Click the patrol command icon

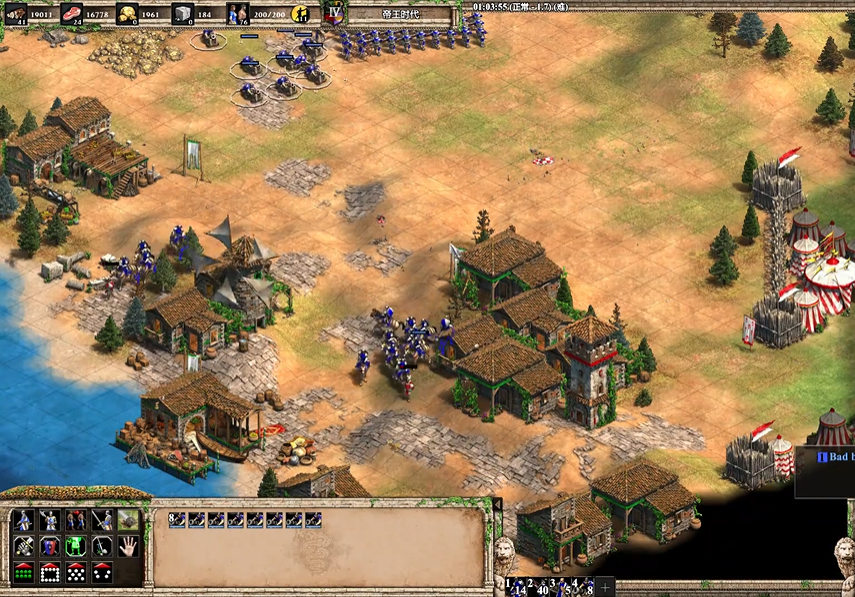tap(22, 546)
